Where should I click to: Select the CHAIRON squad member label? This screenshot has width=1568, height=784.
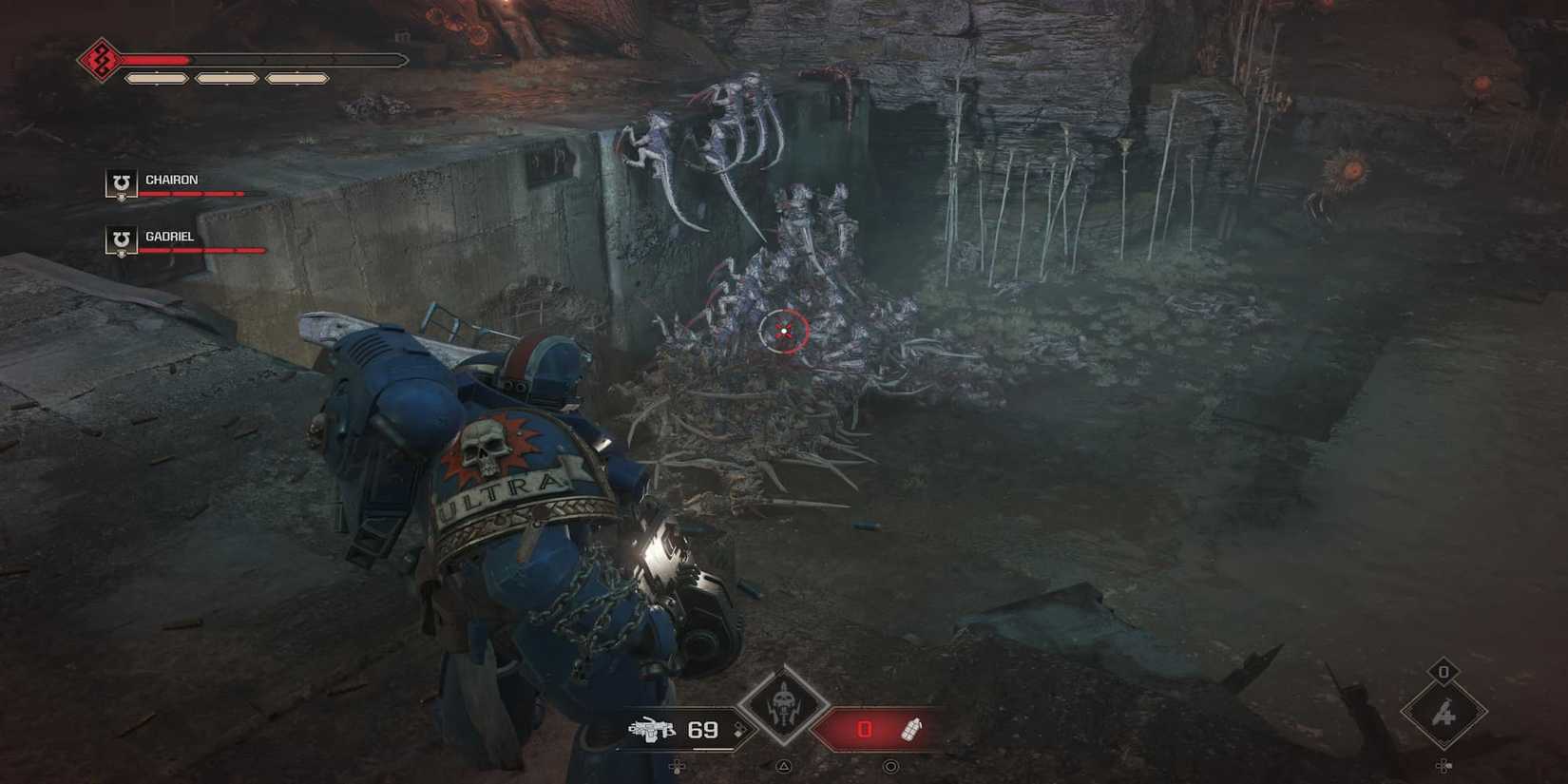click(x=172, y=179)
